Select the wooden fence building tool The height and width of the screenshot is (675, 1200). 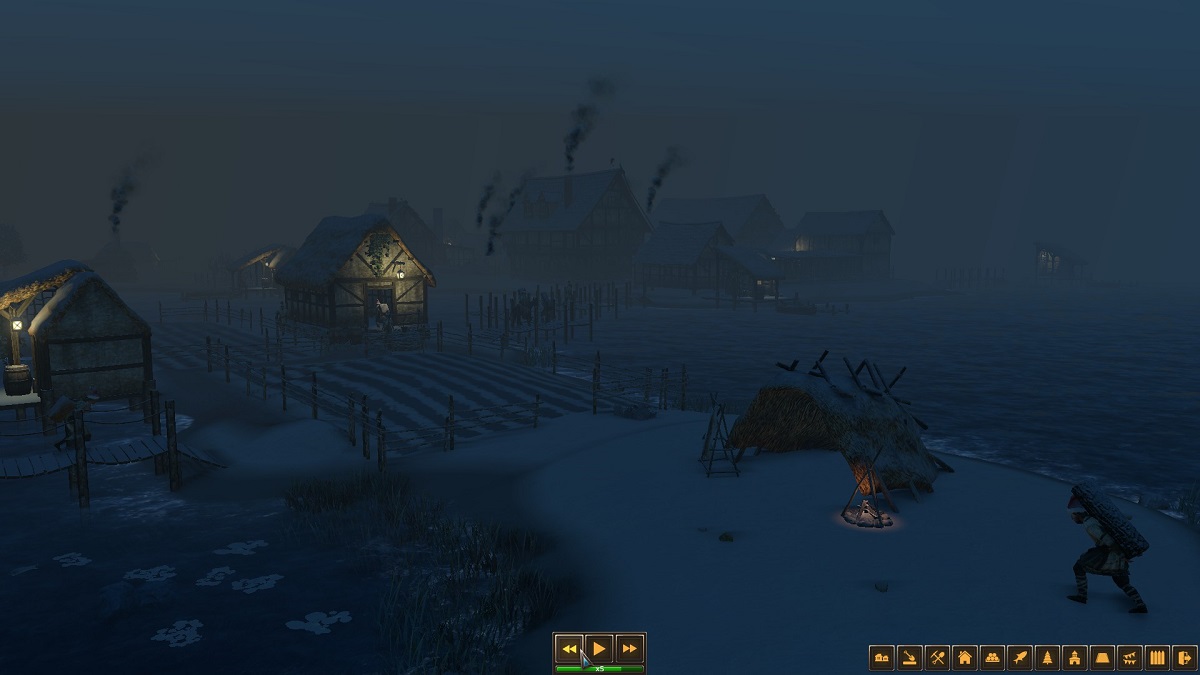(x=1157, y=657)
